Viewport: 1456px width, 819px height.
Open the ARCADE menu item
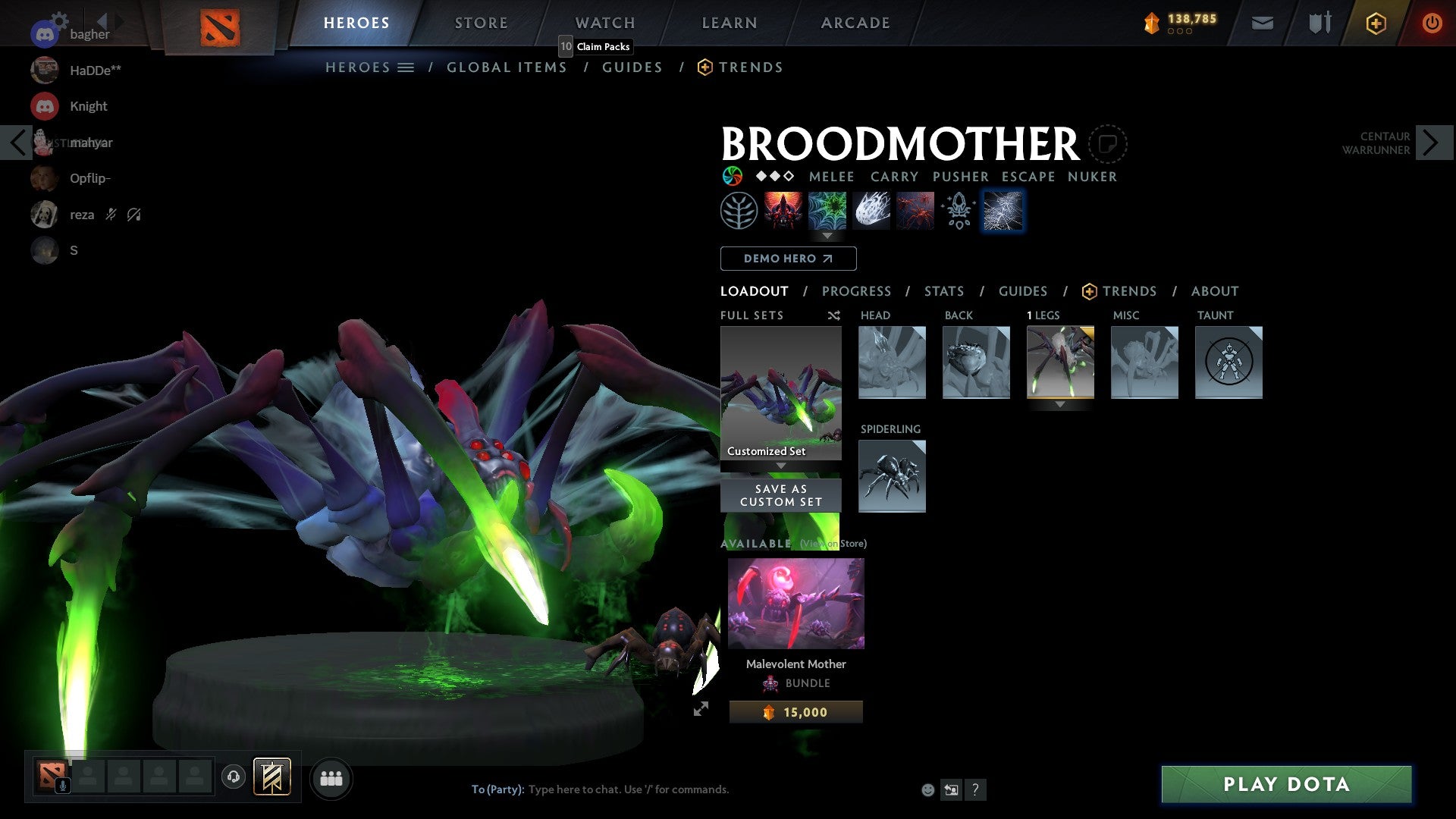coord(855,23)
